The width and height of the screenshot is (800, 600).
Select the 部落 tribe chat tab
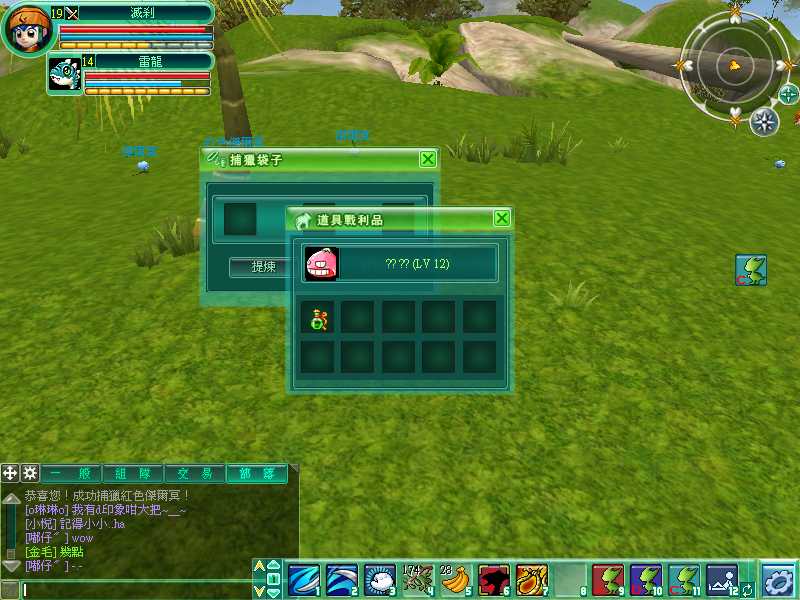click(257, 474)
